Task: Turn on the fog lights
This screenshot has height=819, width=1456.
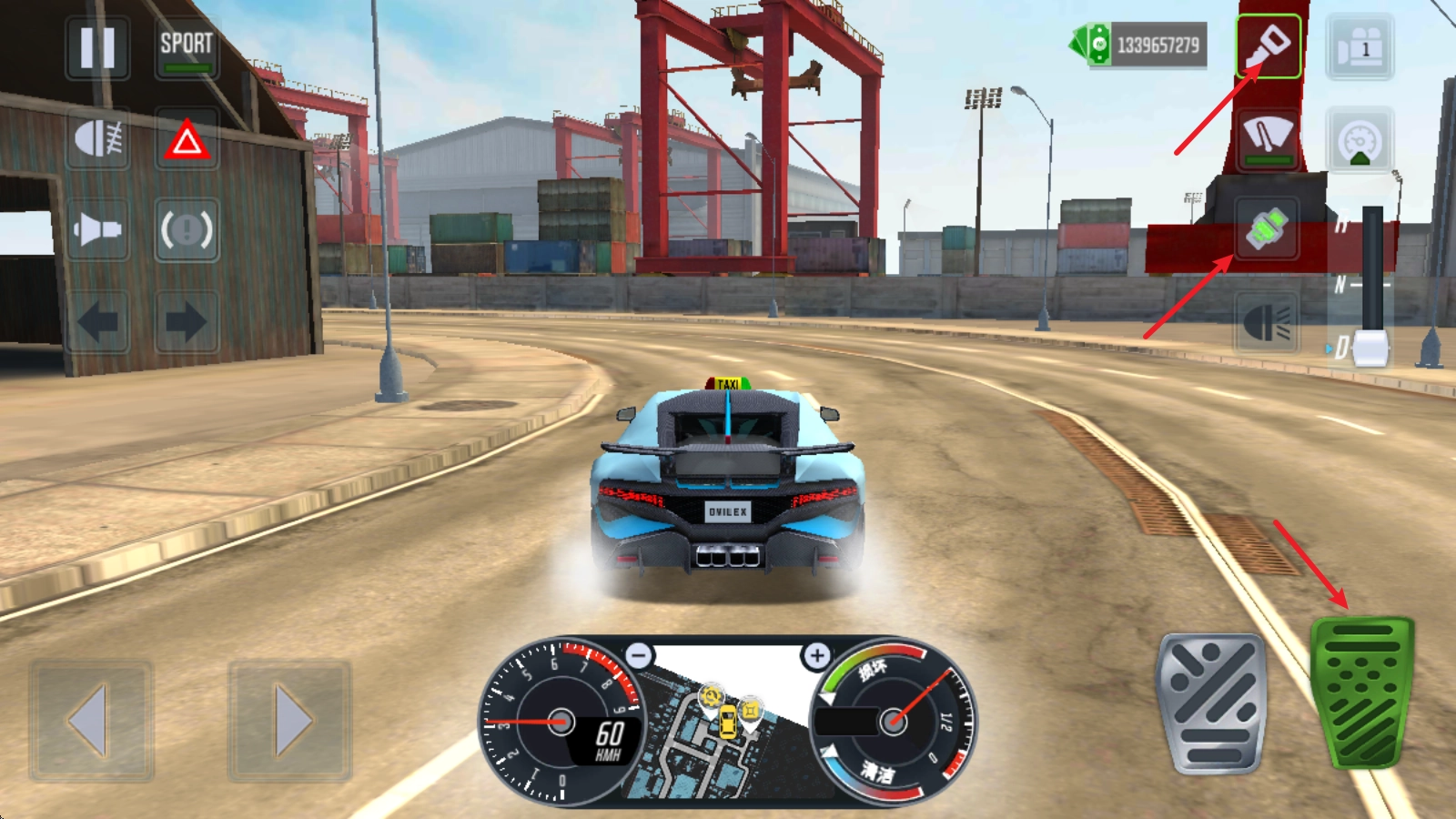Action: (x=97, y=139)
